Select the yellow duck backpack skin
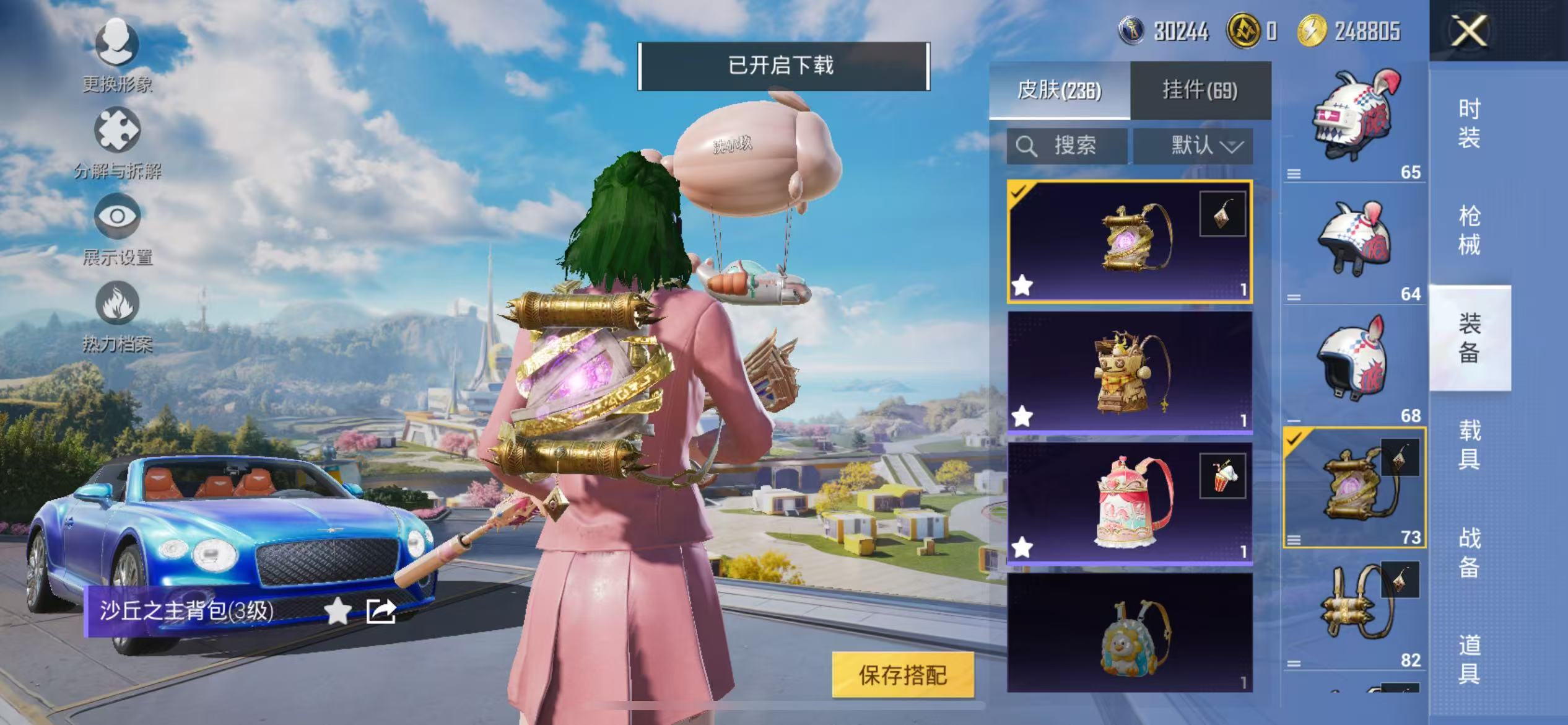This screenshot has height=725, width=1568. (1130, 632)
